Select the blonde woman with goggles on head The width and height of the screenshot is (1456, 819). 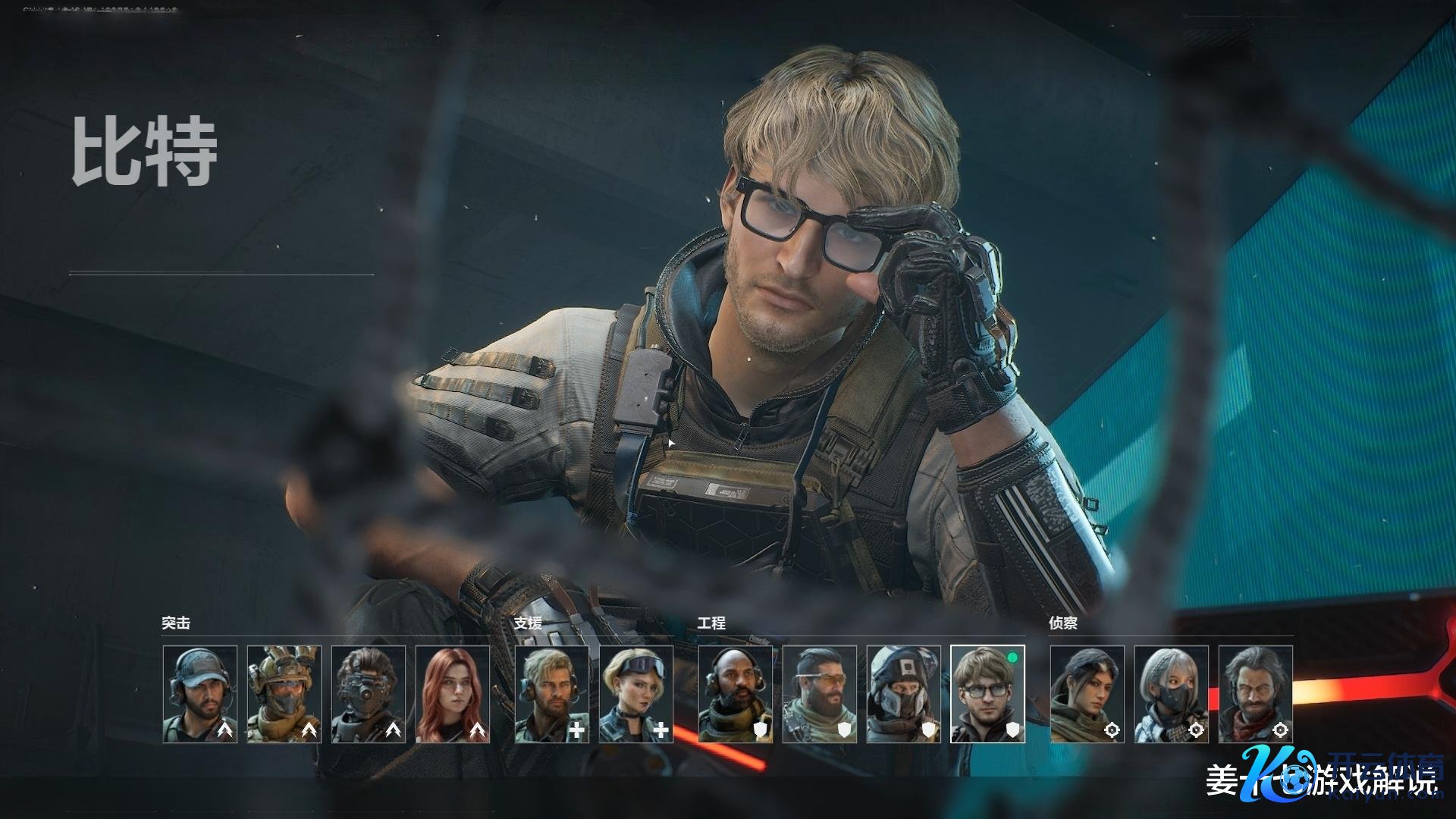(x=636, y=694)
